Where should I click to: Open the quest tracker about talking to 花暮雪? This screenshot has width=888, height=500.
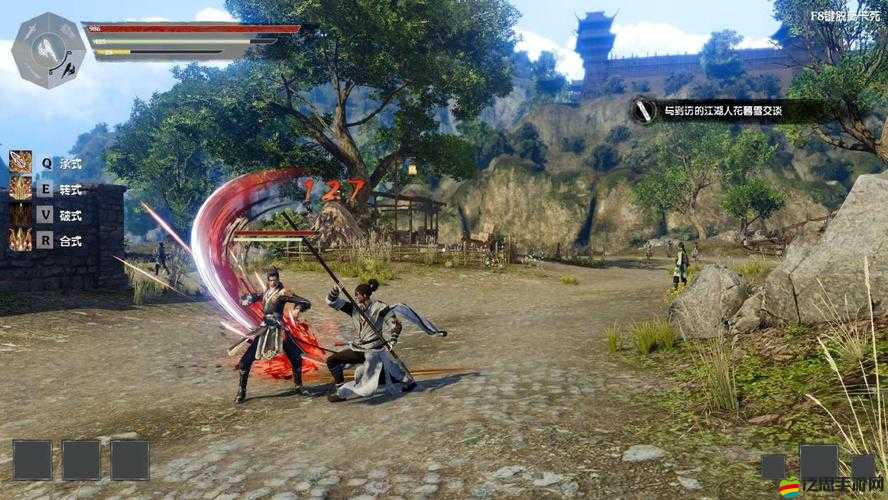(x=725, y=111)
